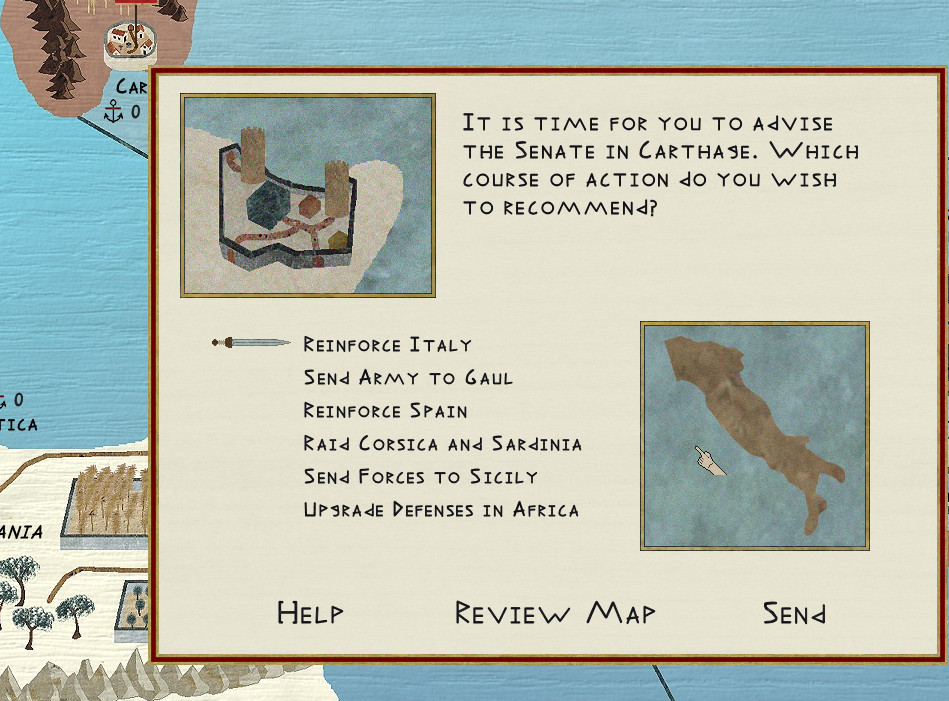
Task: Select the Reinforce Italy option
Action: (387, 345)
